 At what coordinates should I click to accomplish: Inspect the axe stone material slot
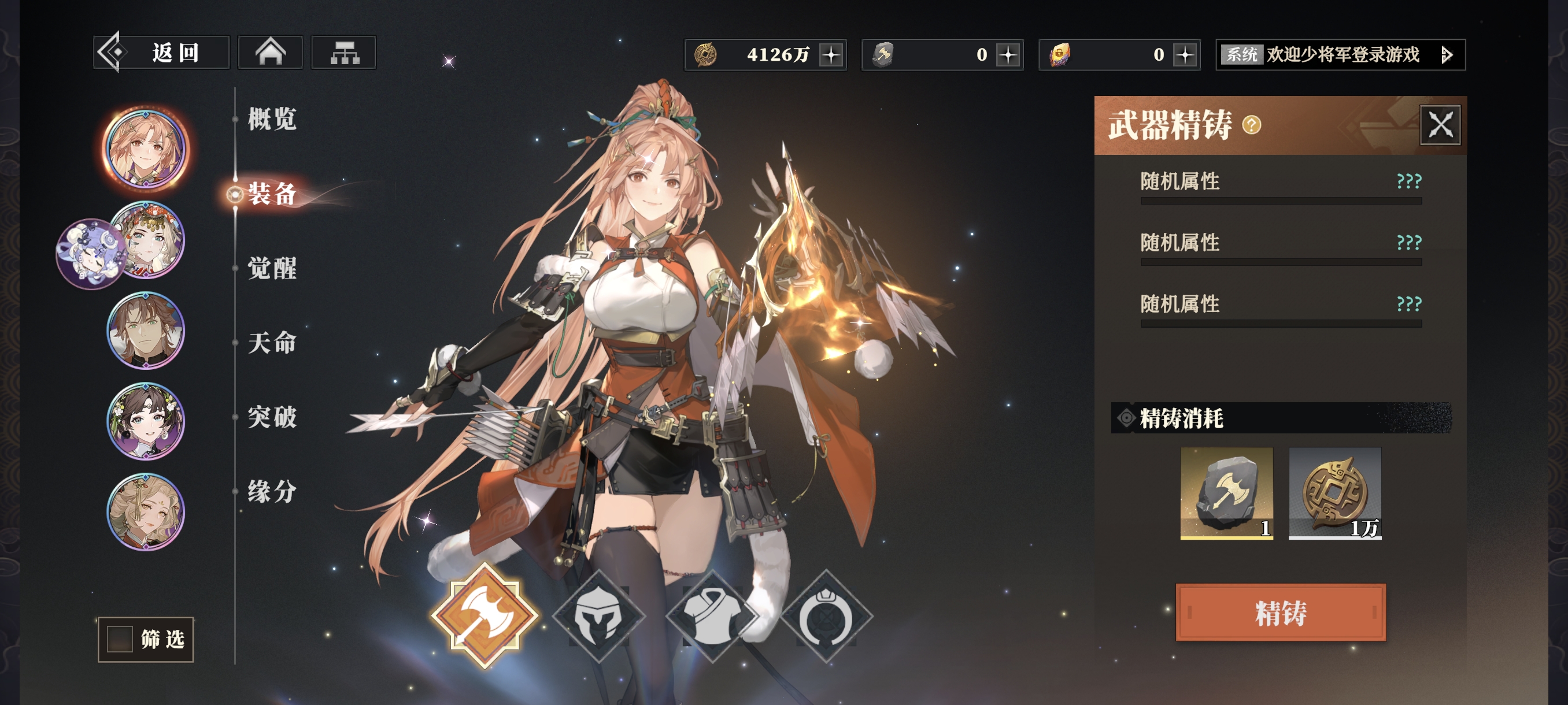pyautogui.click(x=1226, y=493)
